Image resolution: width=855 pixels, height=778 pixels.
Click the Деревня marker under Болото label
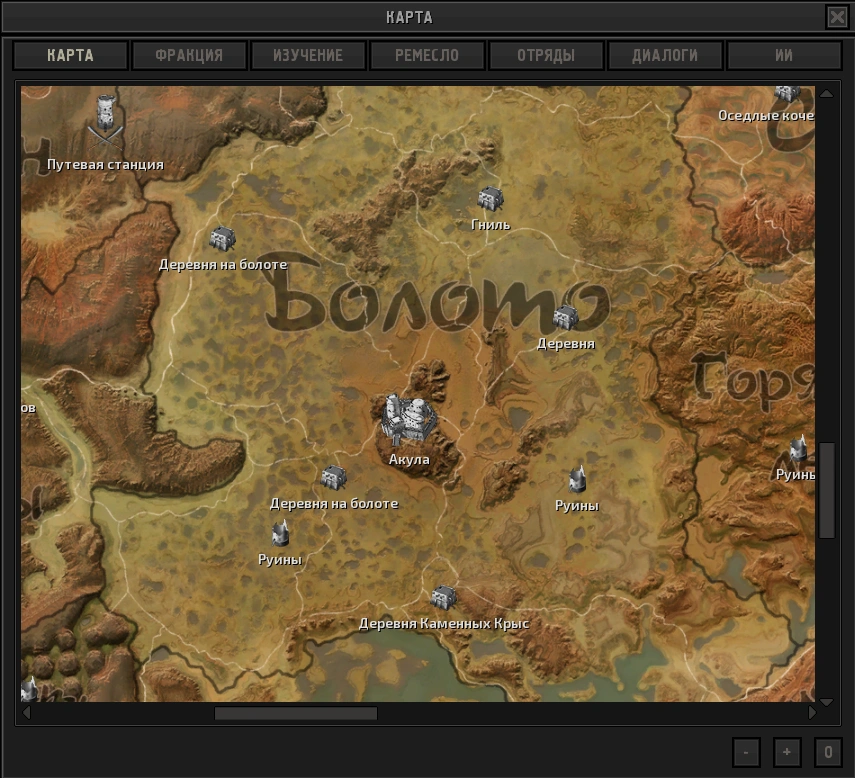pos(565,318)
